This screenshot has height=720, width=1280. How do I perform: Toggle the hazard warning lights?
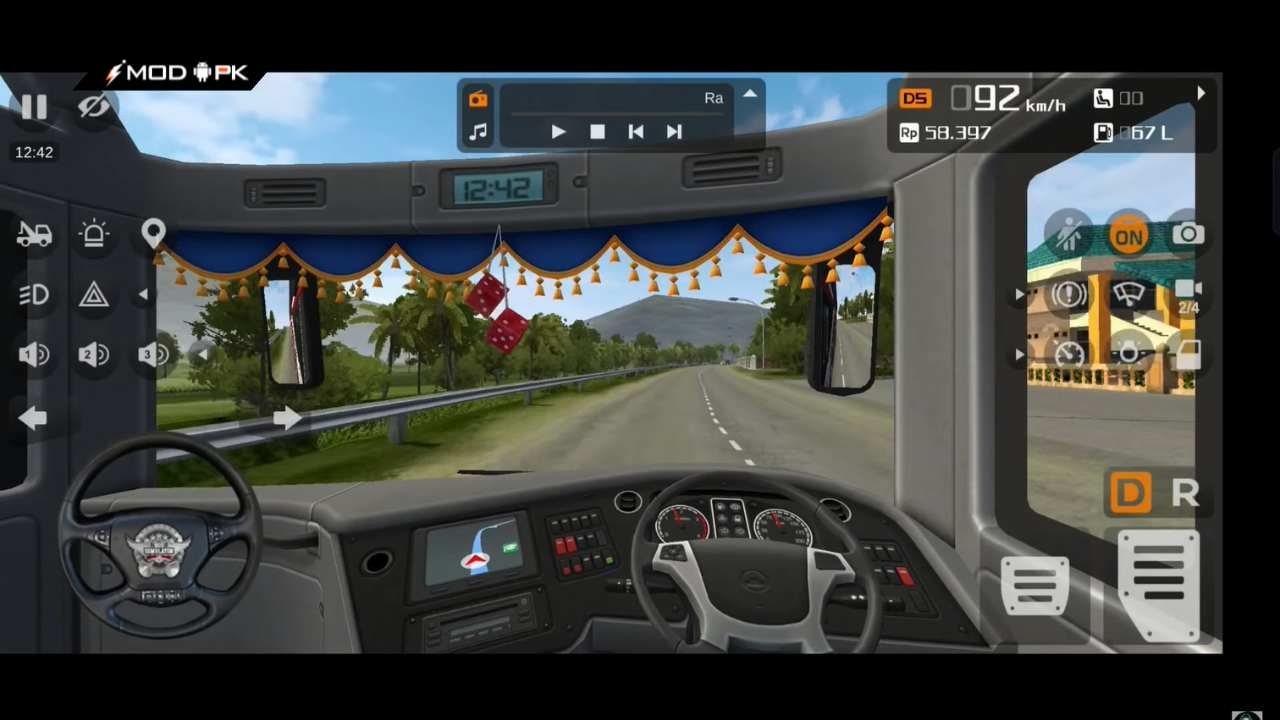(94, 294)
